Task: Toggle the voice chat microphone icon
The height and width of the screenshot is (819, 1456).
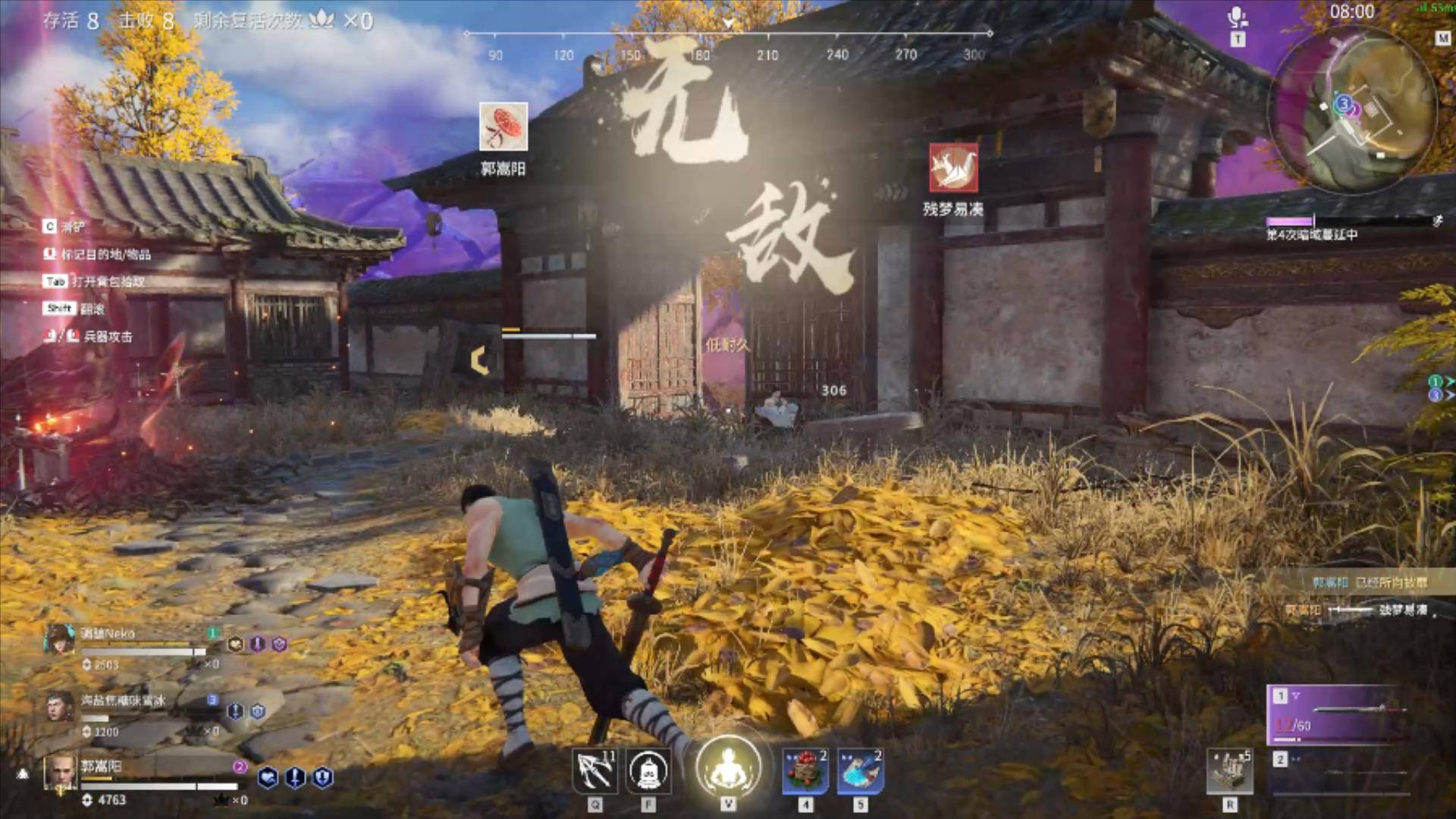Action: 1237,17
